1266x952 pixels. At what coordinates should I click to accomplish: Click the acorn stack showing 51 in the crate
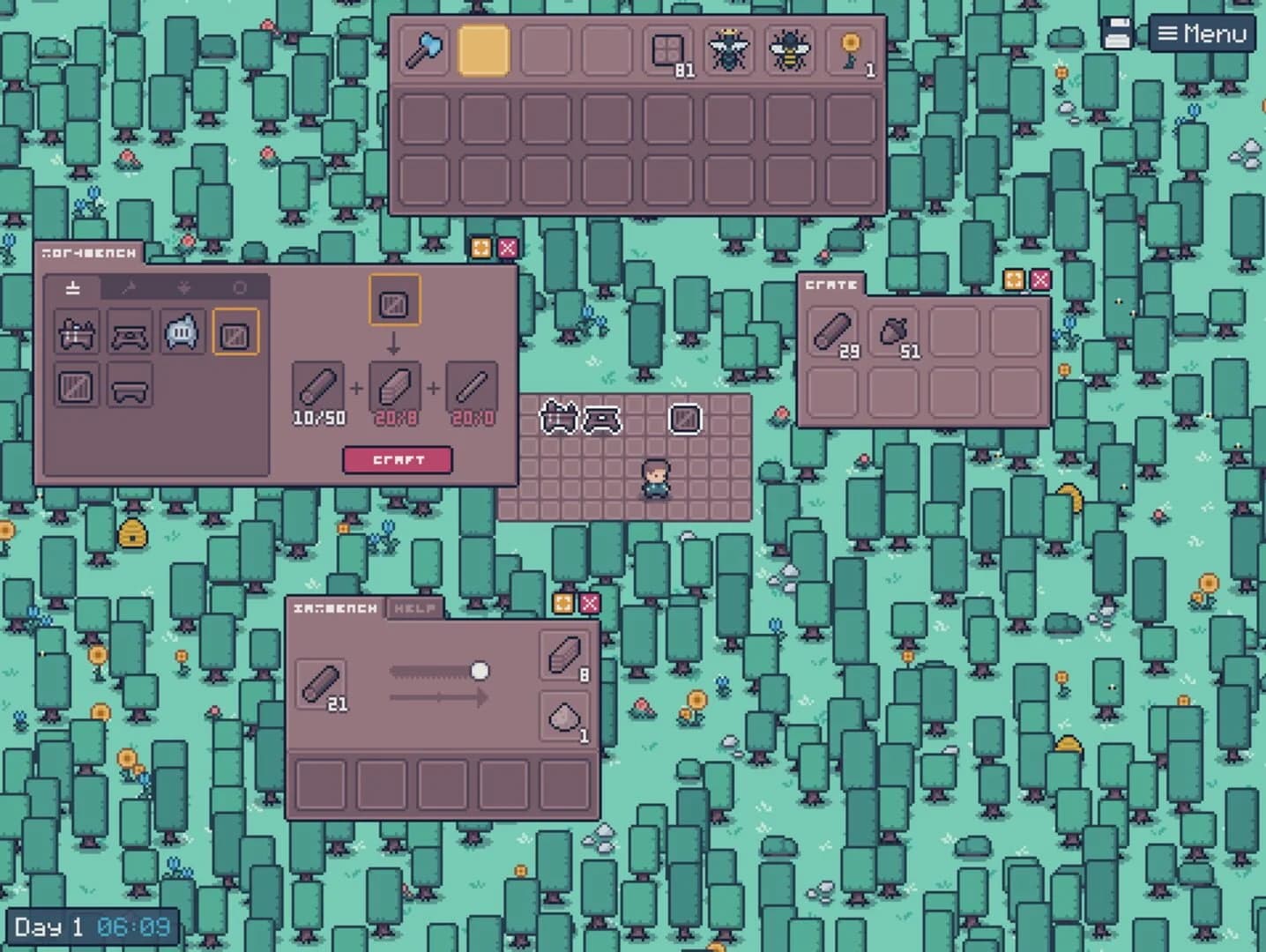893,331
